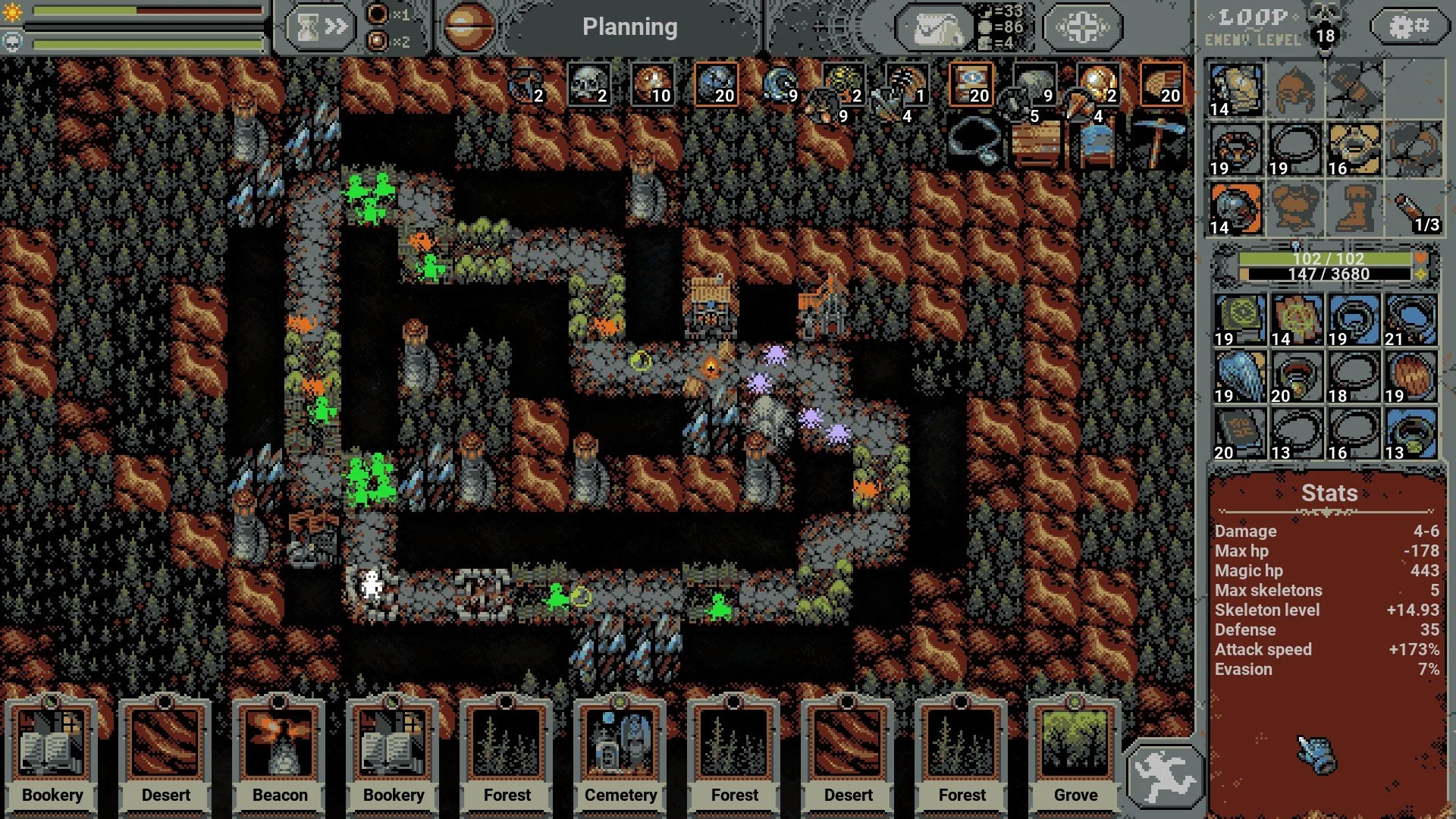The height and width of the screenshot is (819, 1456).
Task: Pick the level 21 ring in inventory
Action: point(1410,320)
